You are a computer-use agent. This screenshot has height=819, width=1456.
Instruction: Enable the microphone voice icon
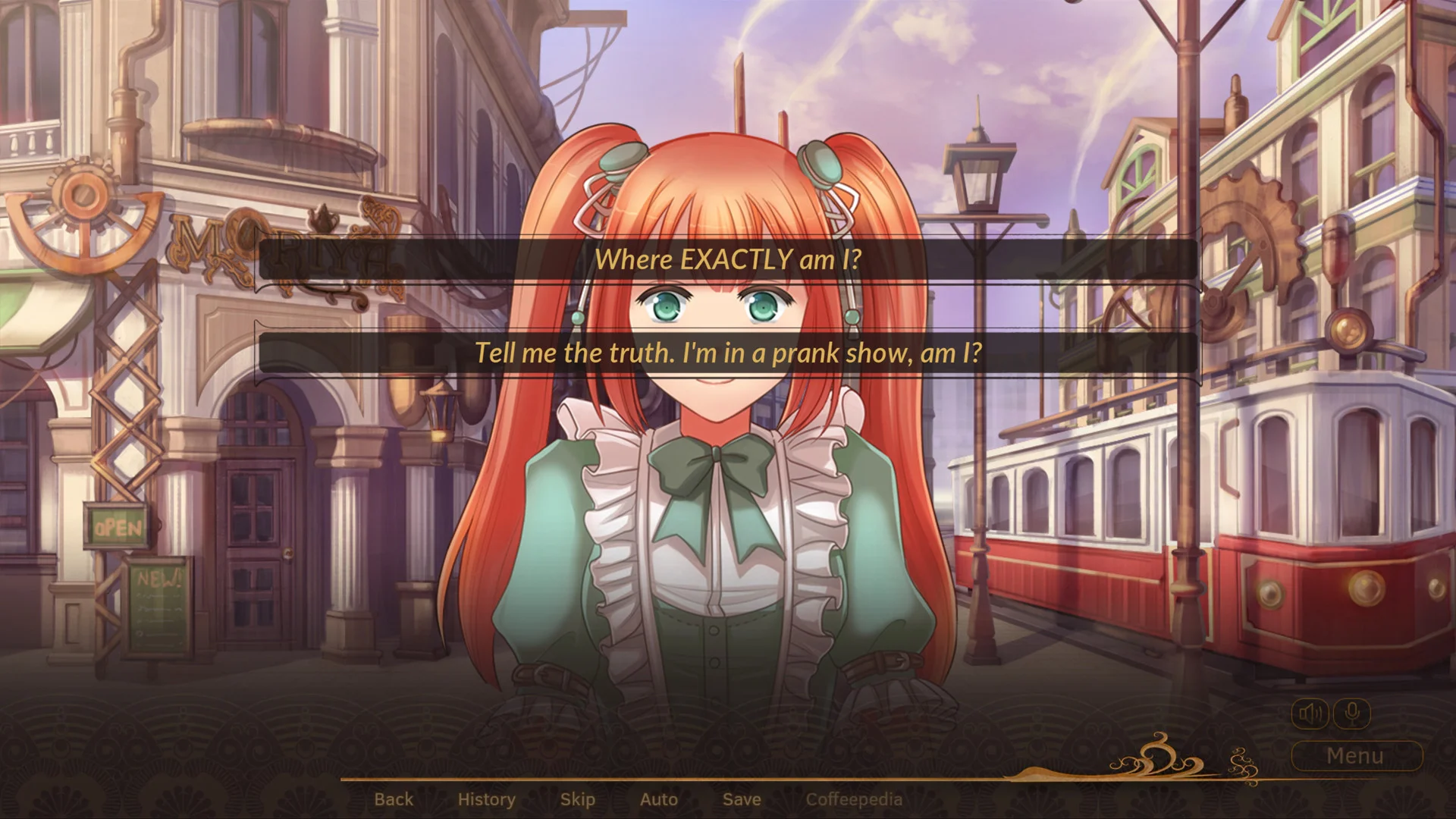pyautogui.click(x=1353, y=713)
